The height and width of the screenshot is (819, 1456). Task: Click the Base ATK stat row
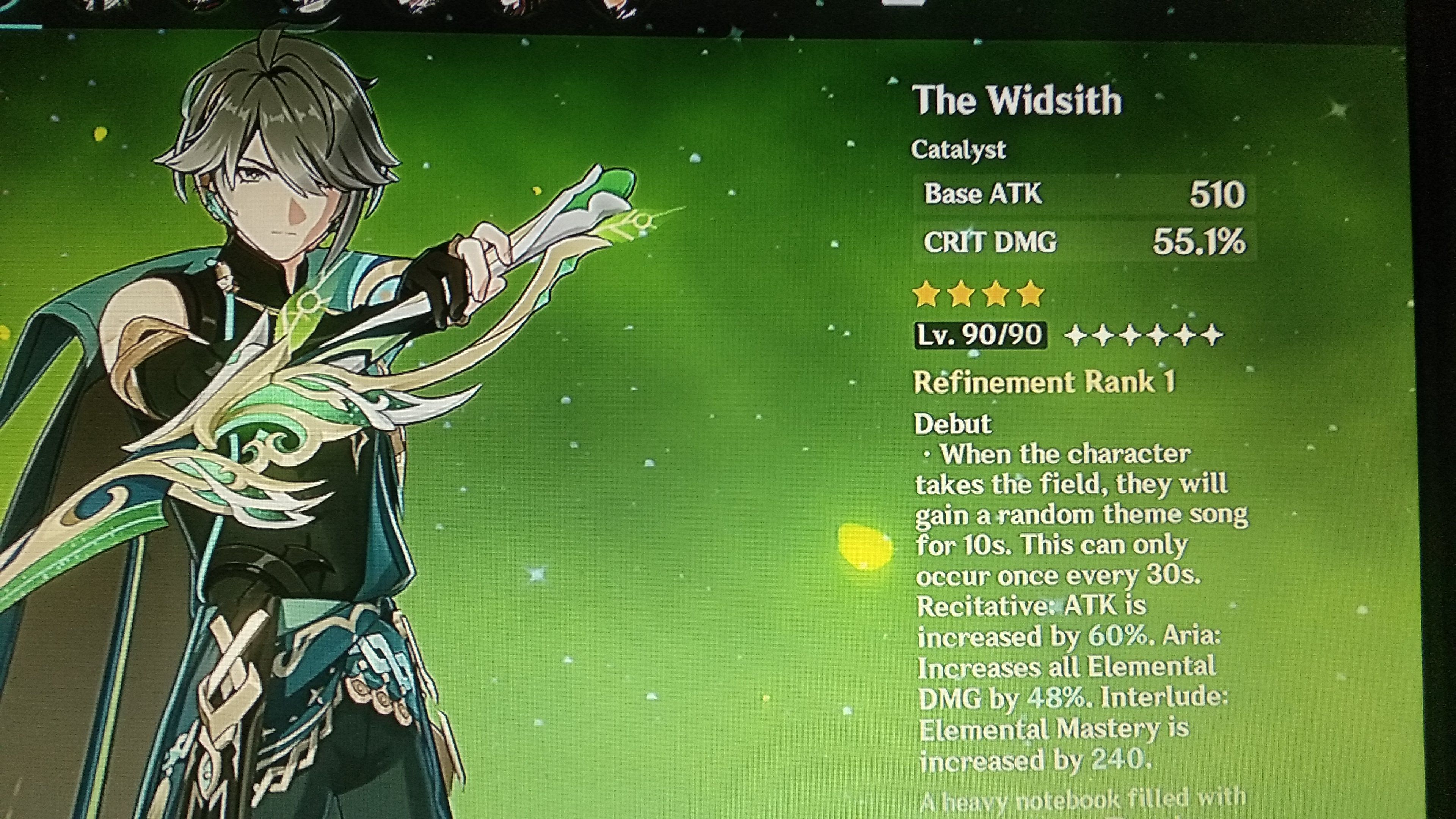1085,195
